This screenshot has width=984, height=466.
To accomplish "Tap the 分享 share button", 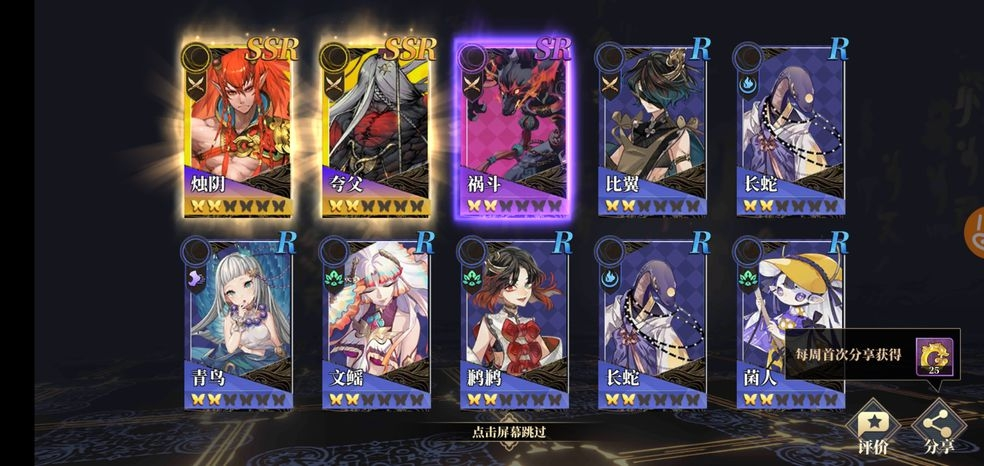I will 938,427.
